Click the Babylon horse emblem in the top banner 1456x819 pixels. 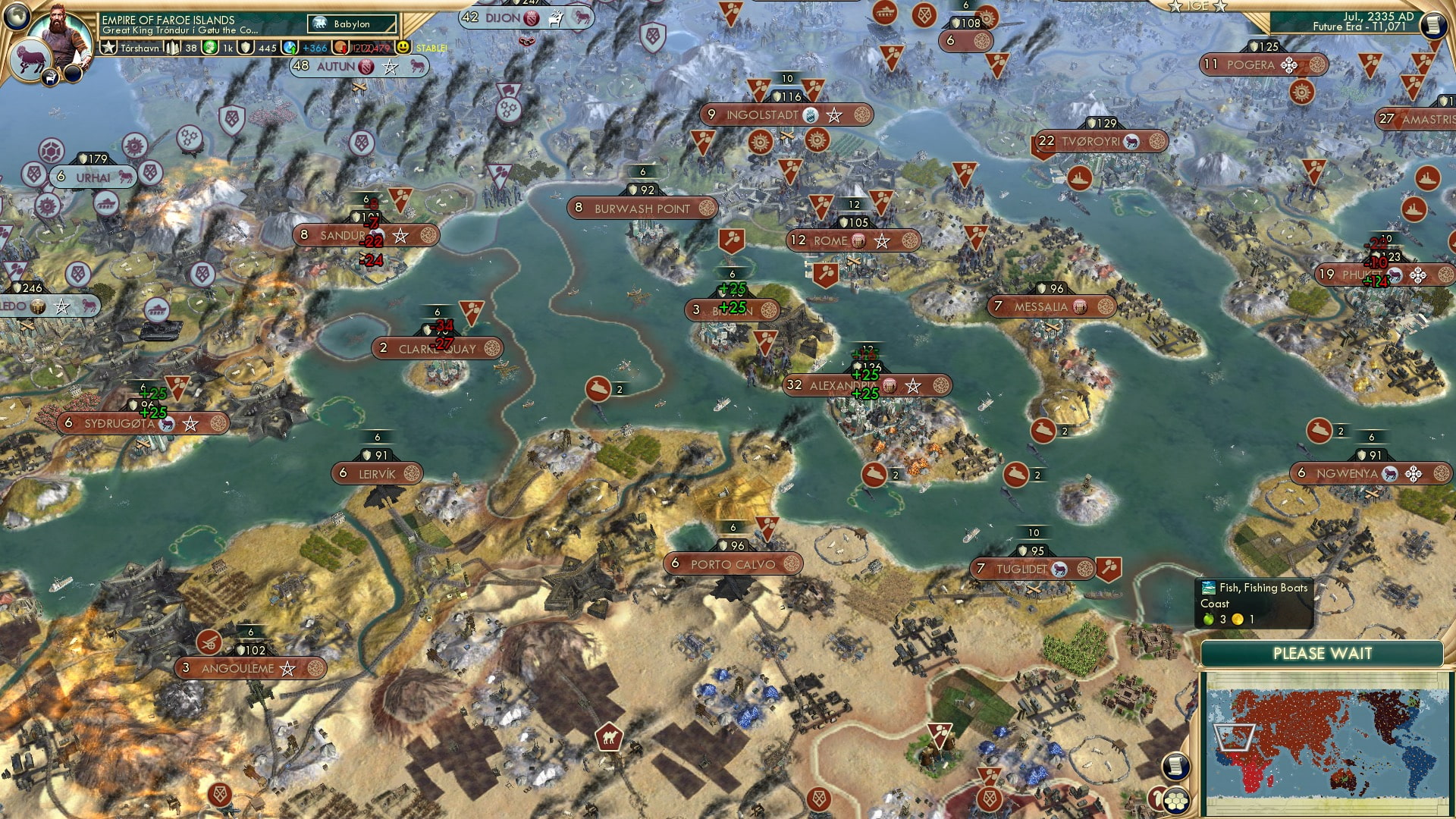pos(318,23)
